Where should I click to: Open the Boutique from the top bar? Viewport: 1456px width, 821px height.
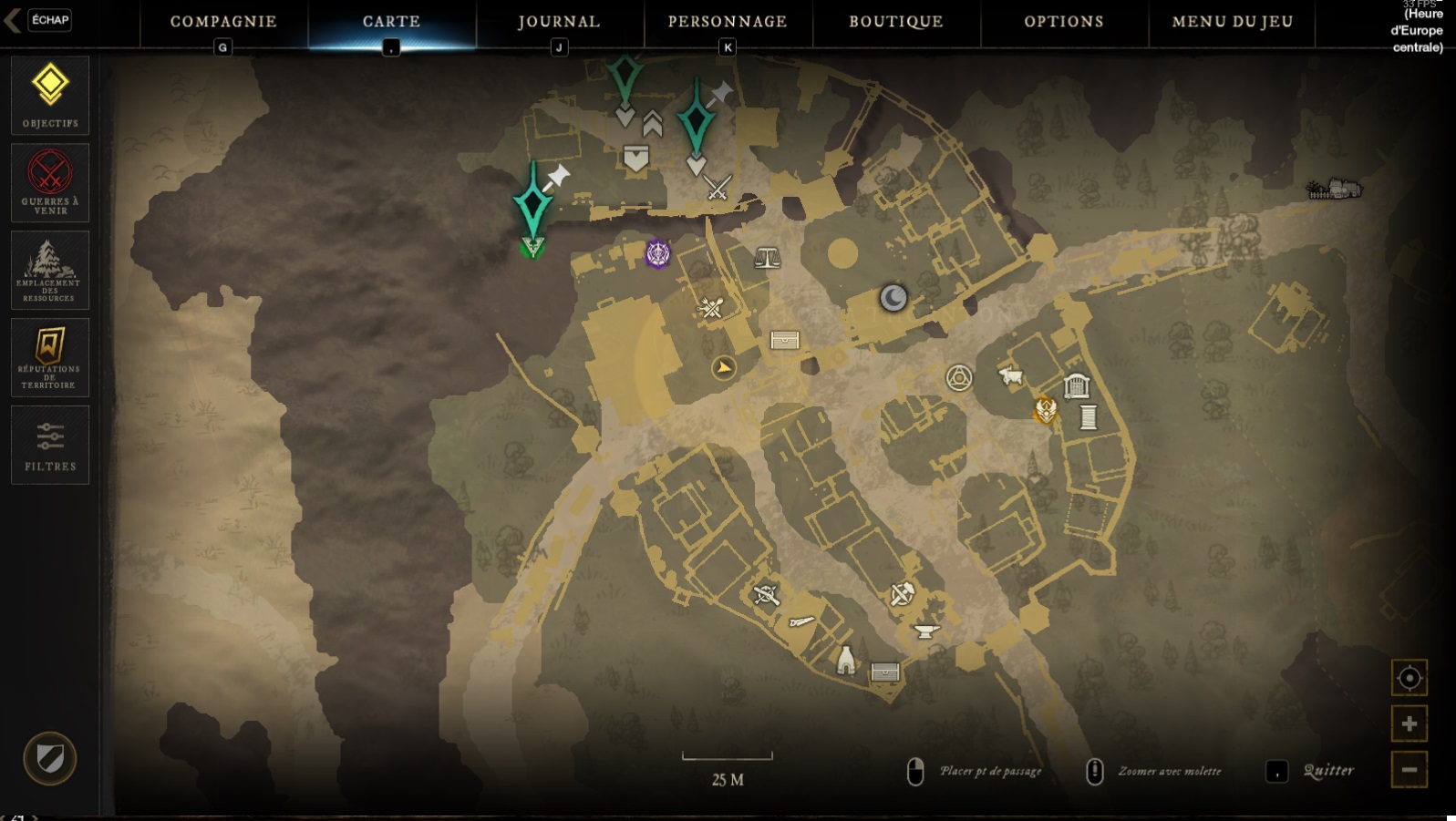click(894, 21)
